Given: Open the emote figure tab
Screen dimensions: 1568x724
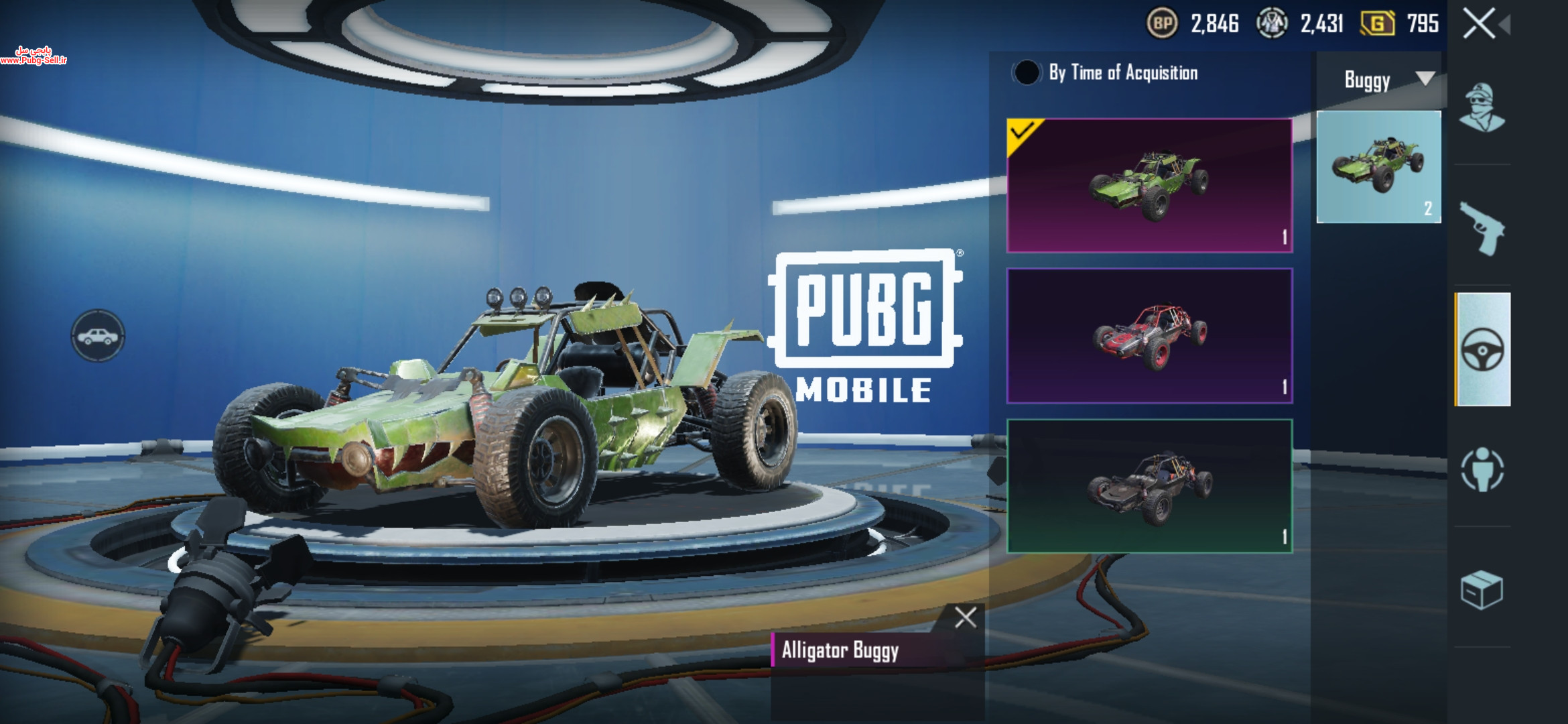Looking at the screenshot, I should pos(1482,469).
